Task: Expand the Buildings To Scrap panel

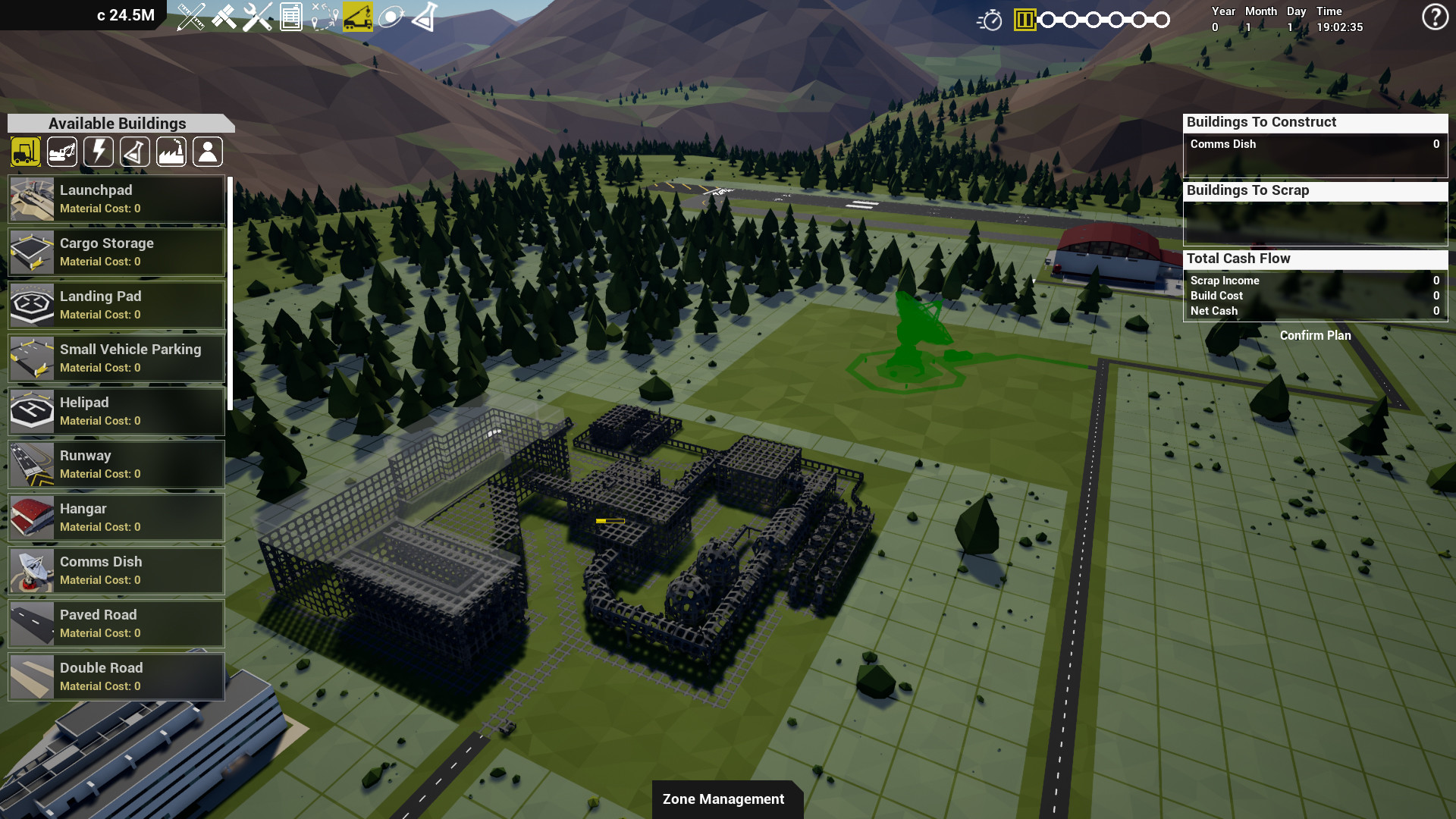Action: pyautogui.click(x=1314, y=190)
